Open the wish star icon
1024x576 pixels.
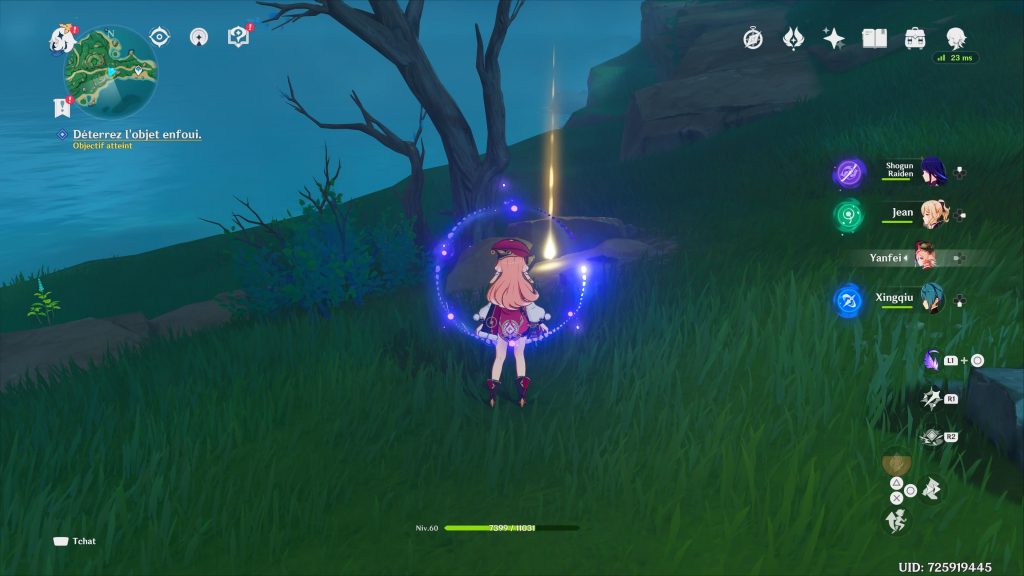833,39
